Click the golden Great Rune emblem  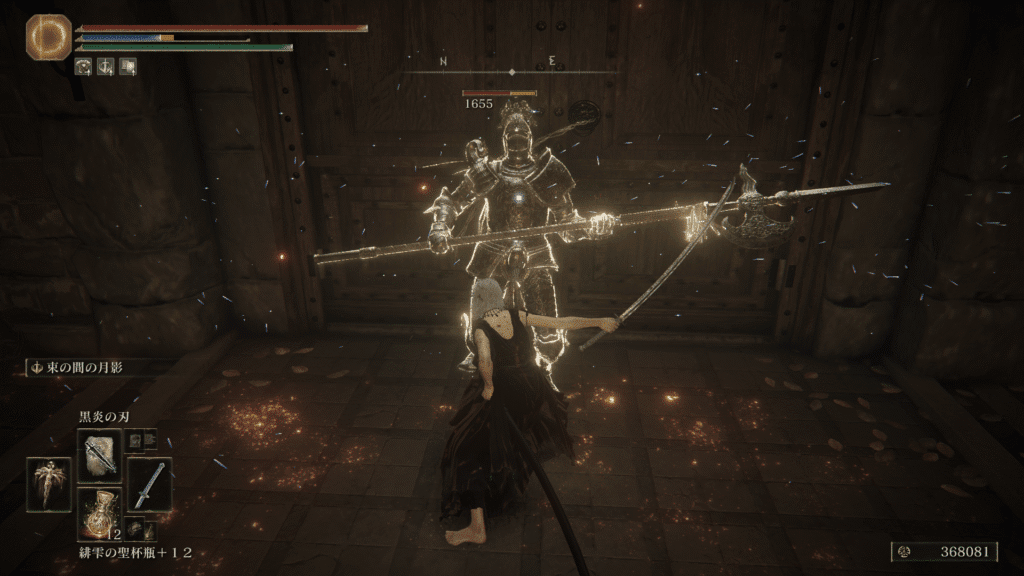pos(48,35)
